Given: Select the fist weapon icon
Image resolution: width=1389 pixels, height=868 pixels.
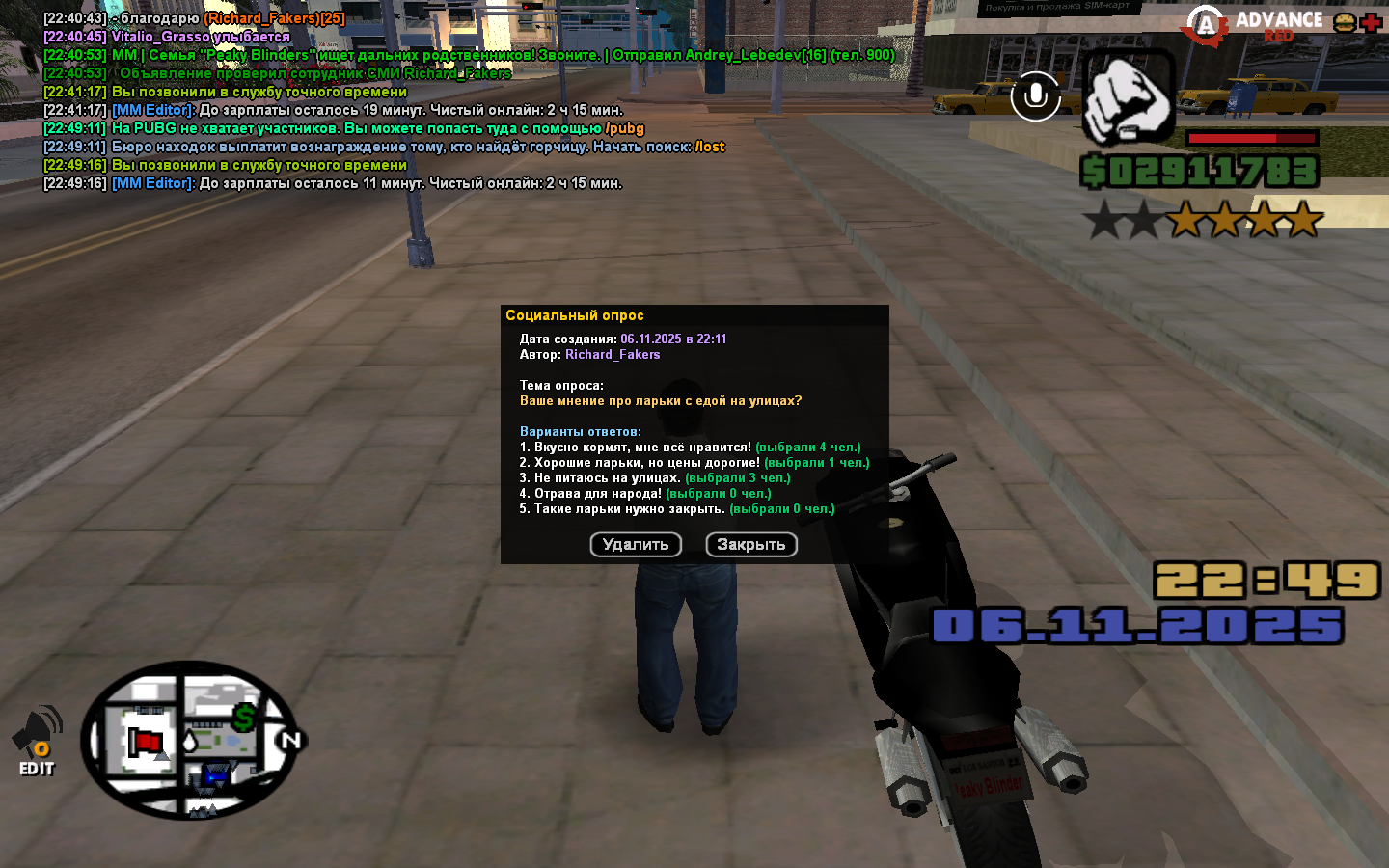Looking at the screenshot, I should tap(1127, 96).
